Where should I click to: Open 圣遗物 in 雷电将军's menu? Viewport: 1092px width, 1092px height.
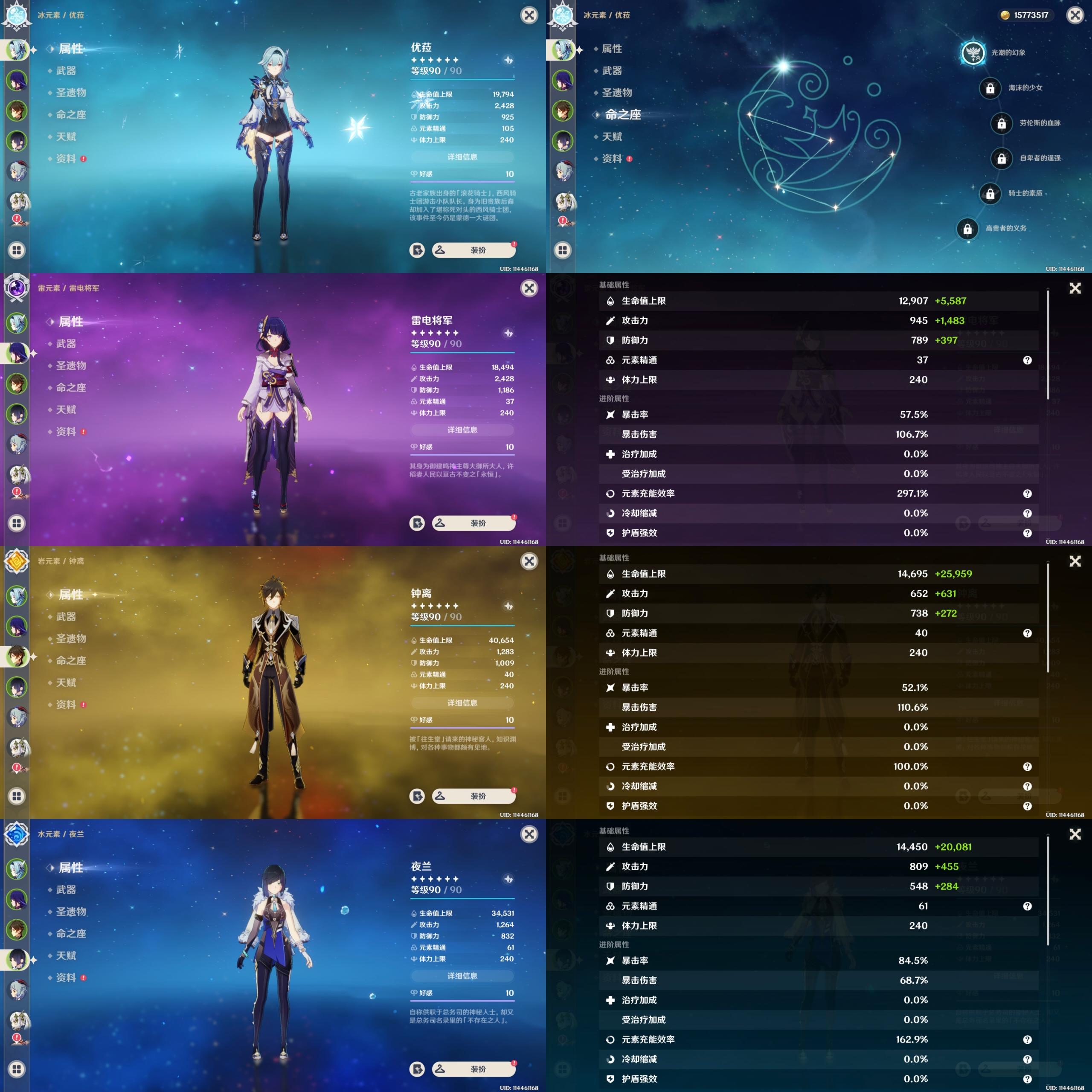pos(71,366)
